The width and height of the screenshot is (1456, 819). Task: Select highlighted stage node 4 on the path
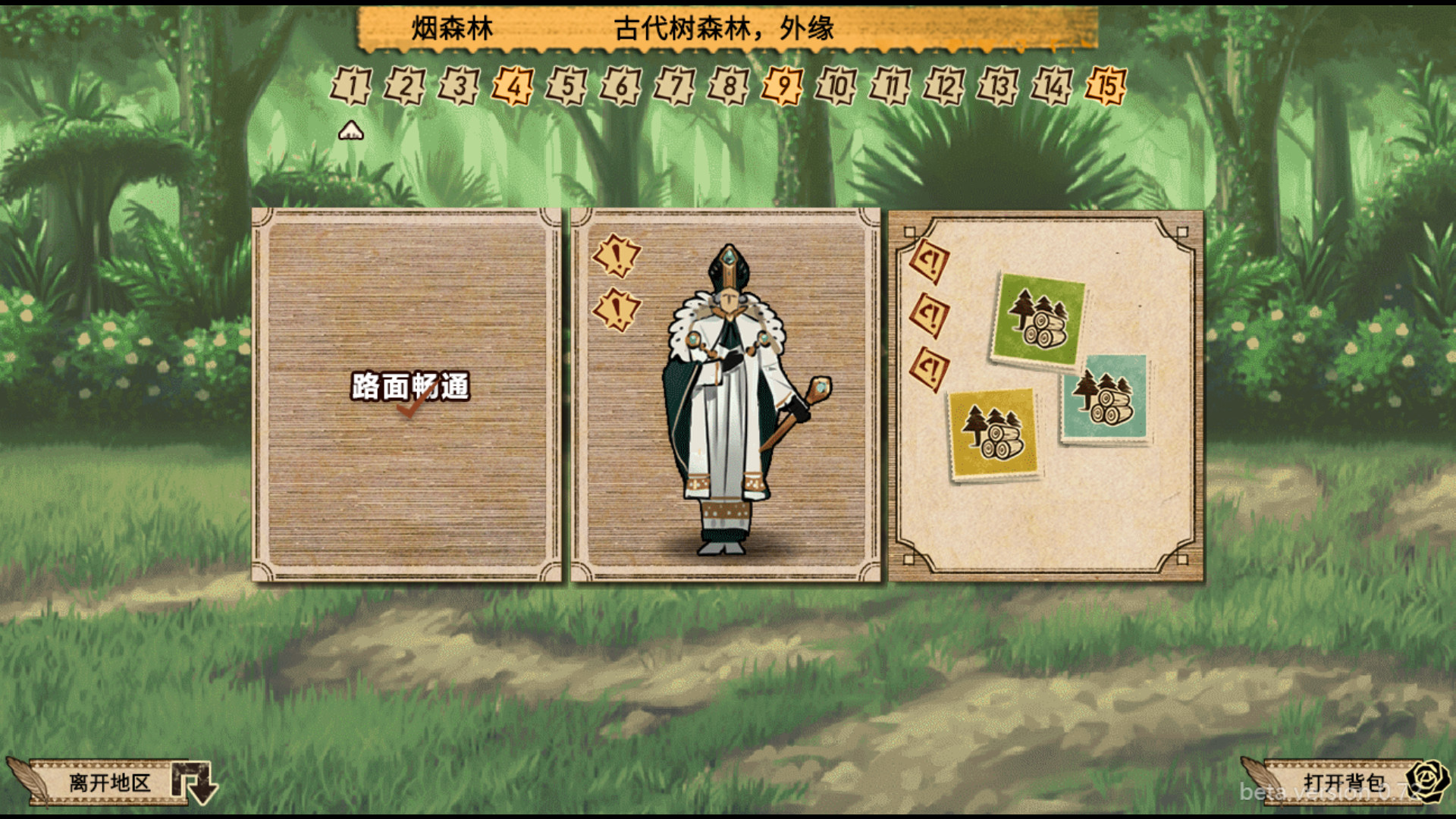pos(513,86)
